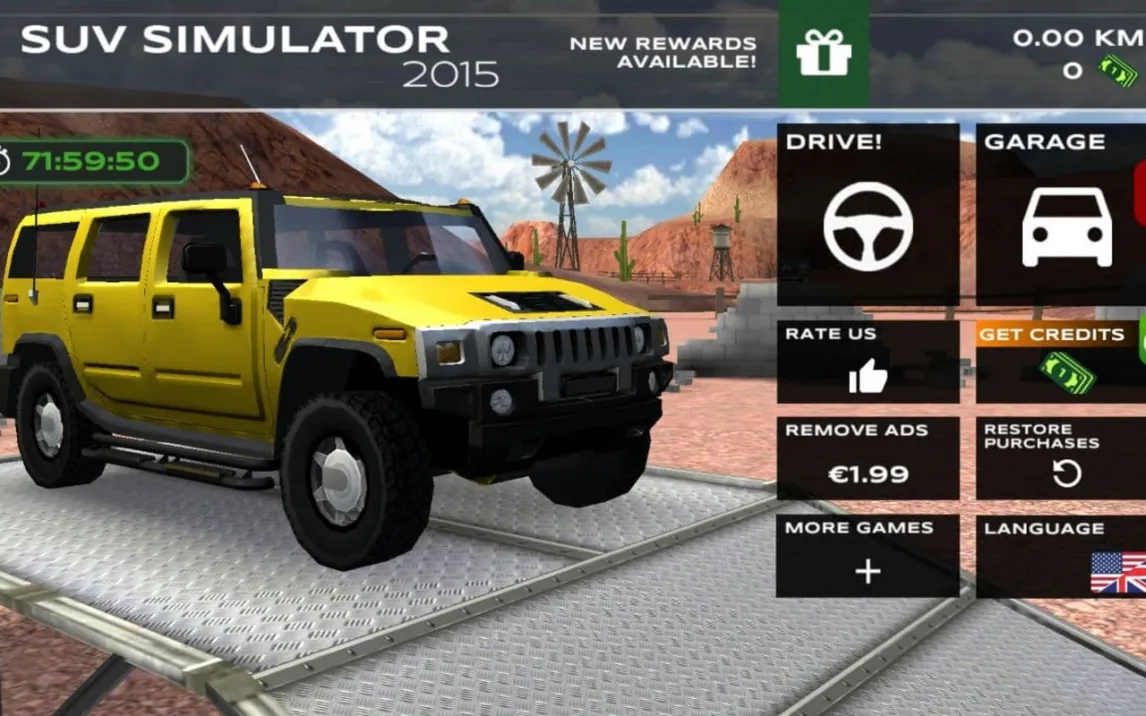Open the Garage menu
The width and height of the screenshot is (1146, 716).
click(x=1060, y=214)
